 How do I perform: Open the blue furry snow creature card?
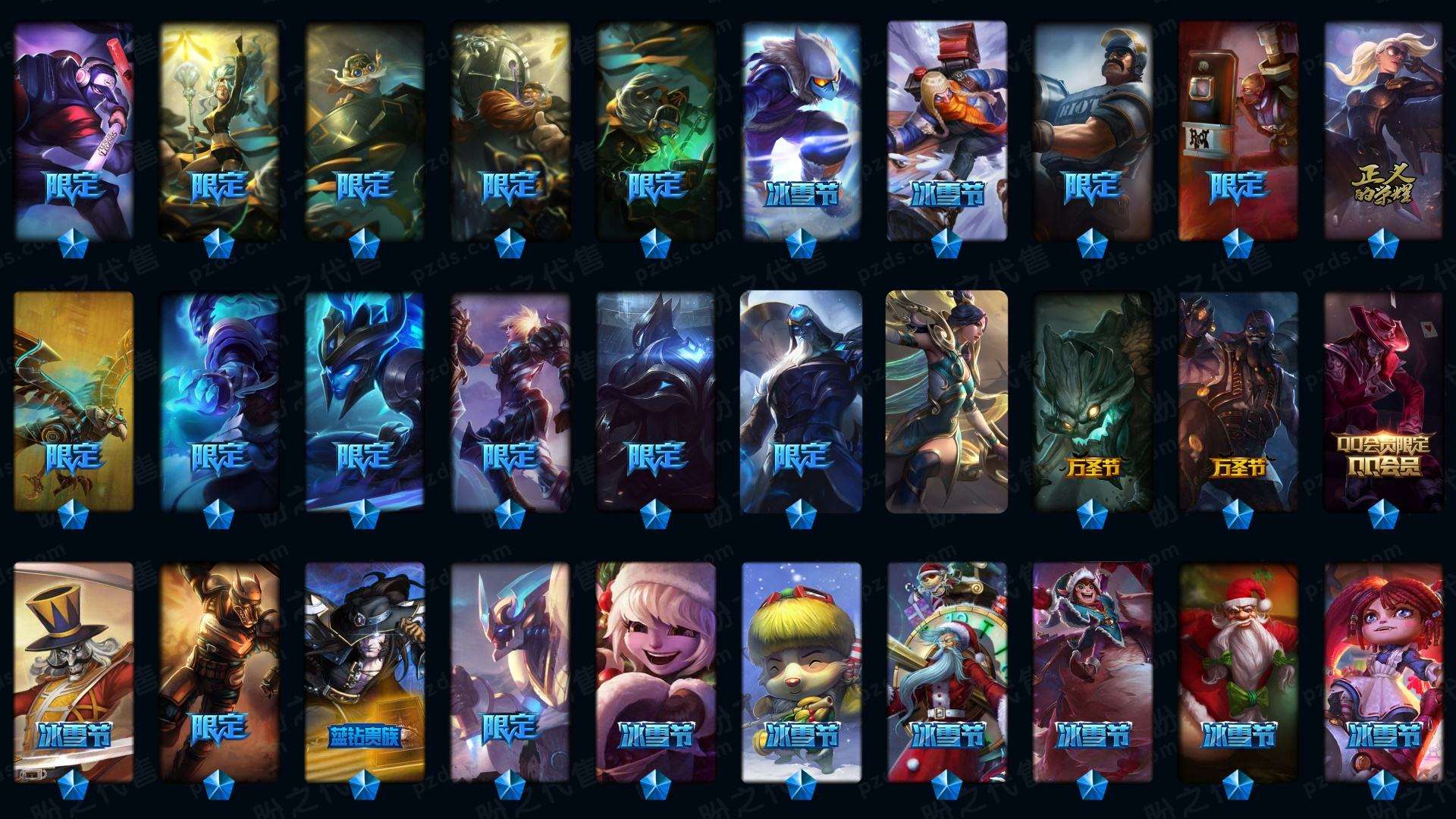(802, 129)
